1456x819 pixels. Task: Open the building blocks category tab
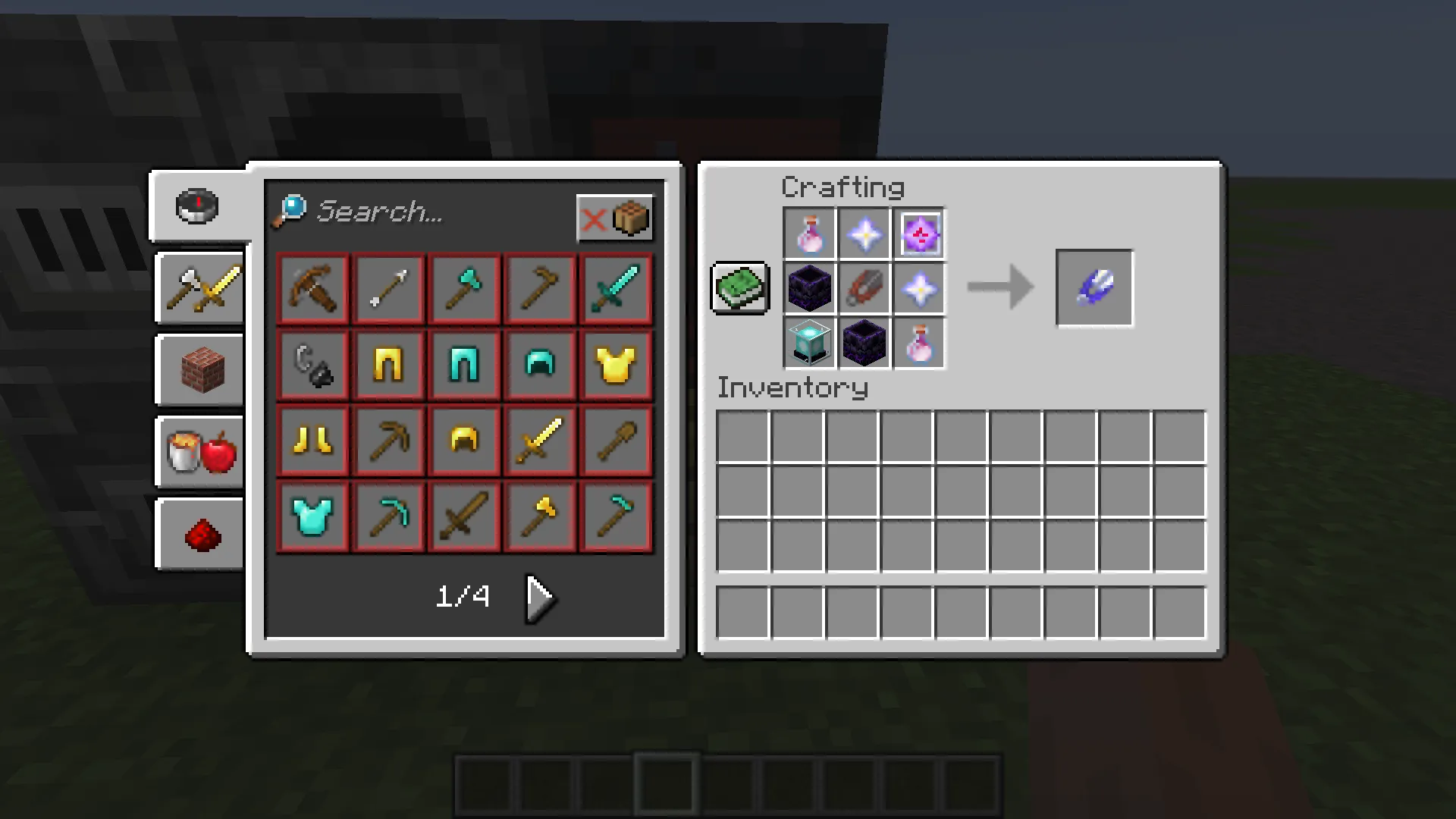coord(199,369)
